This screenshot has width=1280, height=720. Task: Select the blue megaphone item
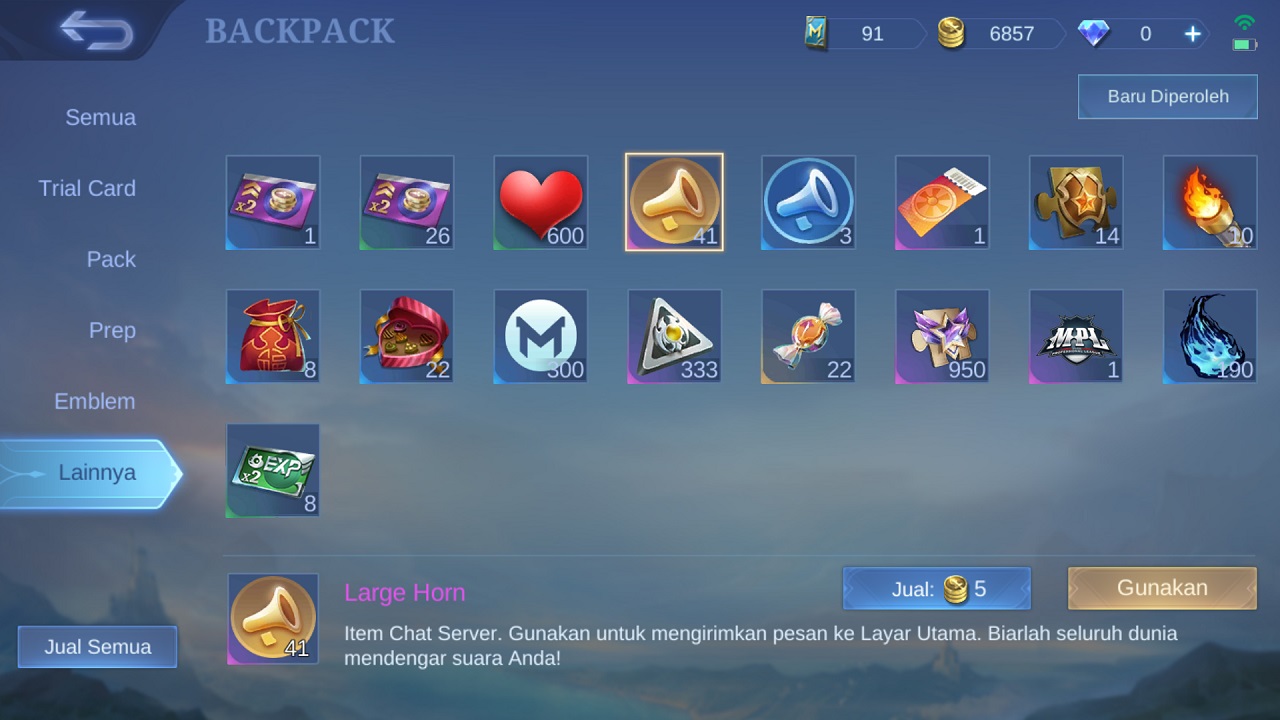point(808,202)
